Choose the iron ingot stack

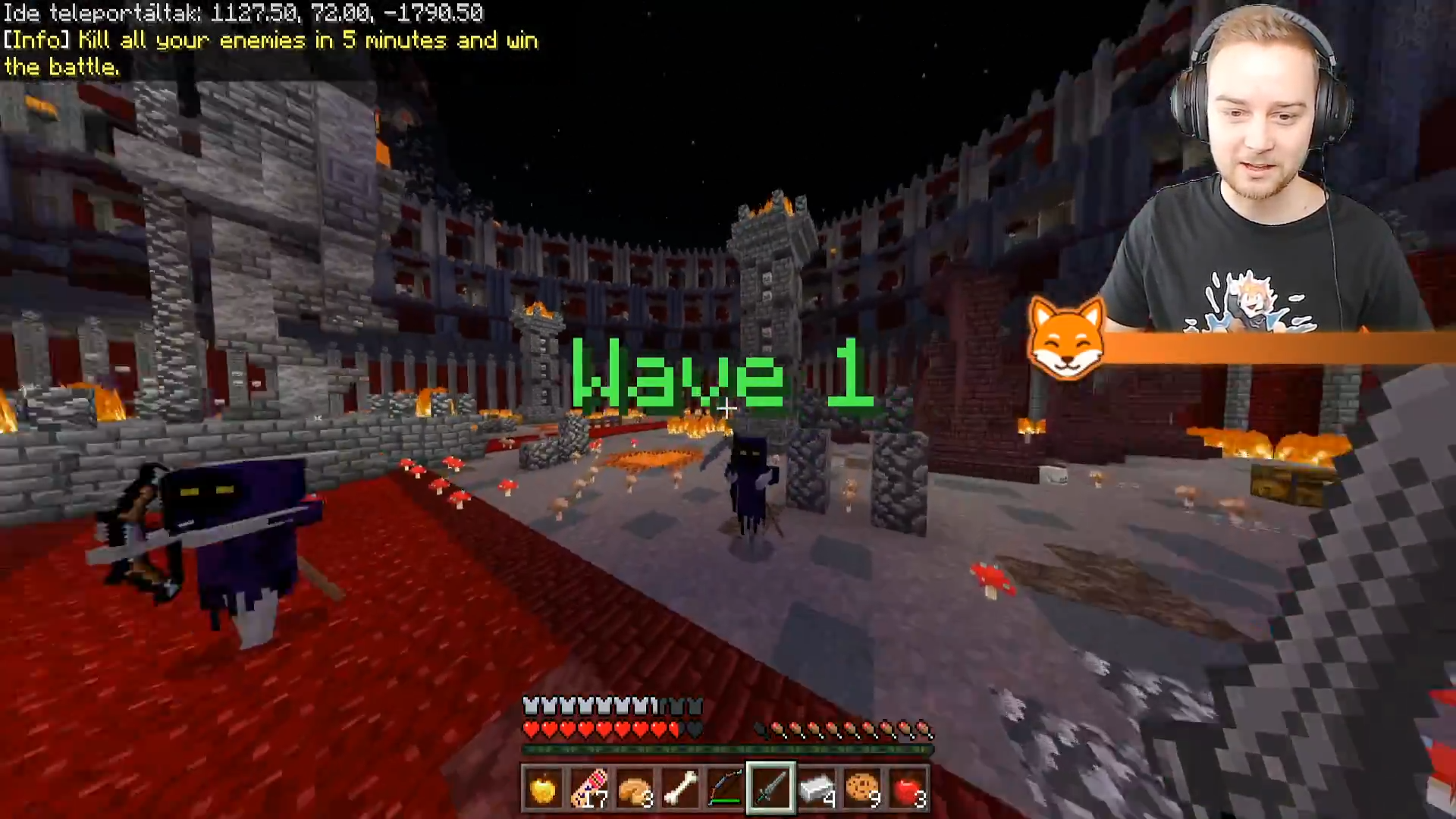click(817, 789)
